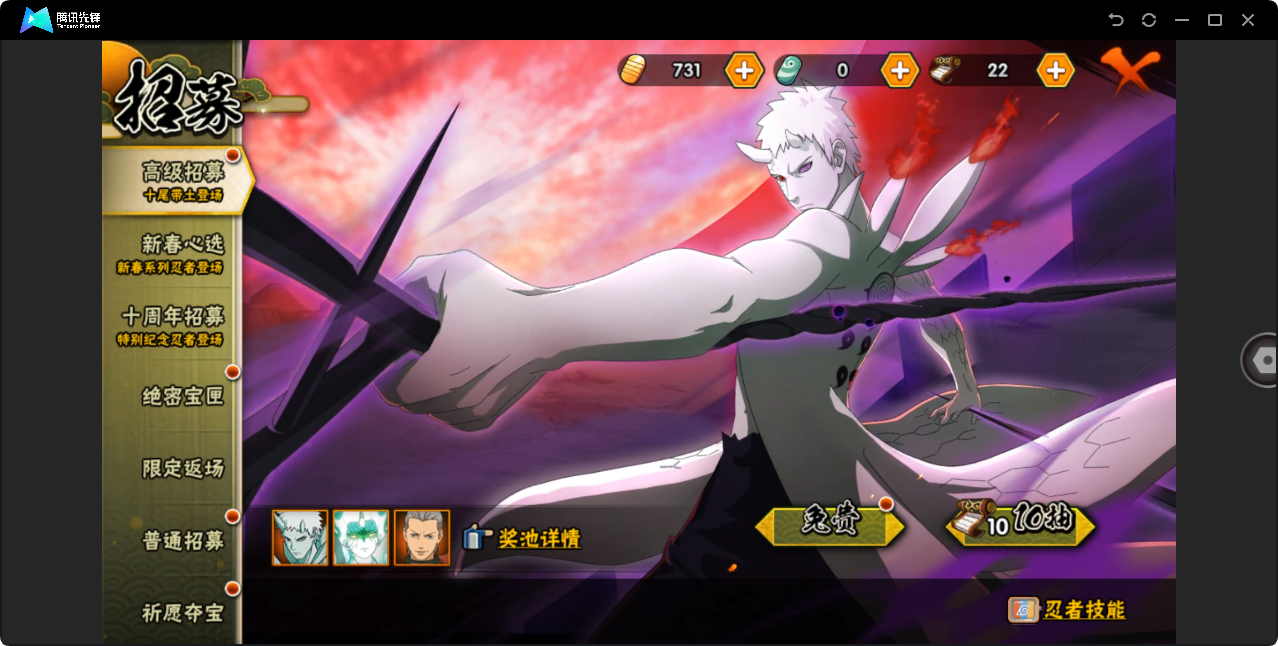Maximize the emulator window
1278x646 pixels.
pos(1215,20)
